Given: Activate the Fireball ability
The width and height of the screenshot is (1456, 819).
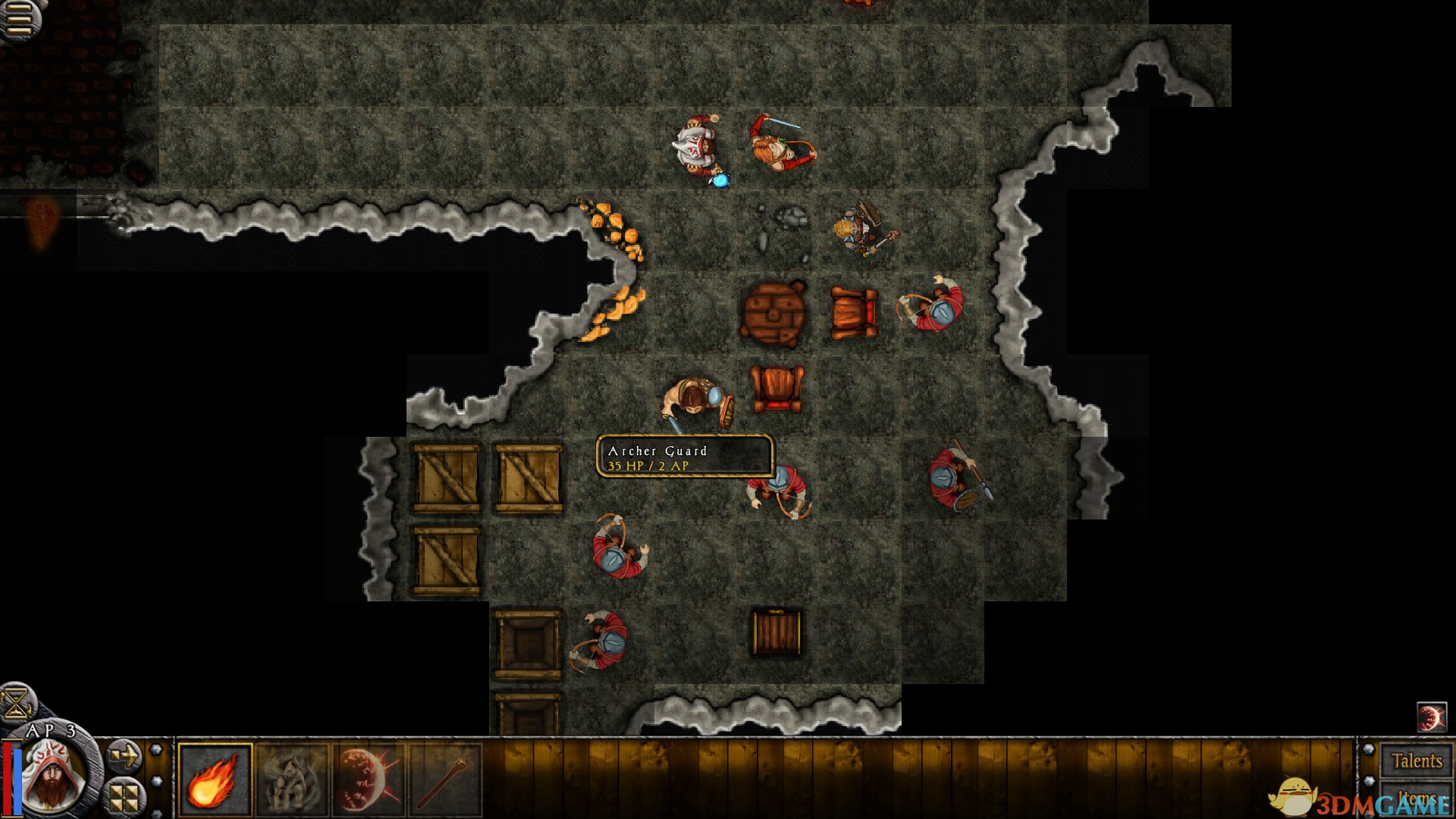Looking at the screenshot, I should tap(215, 780).
